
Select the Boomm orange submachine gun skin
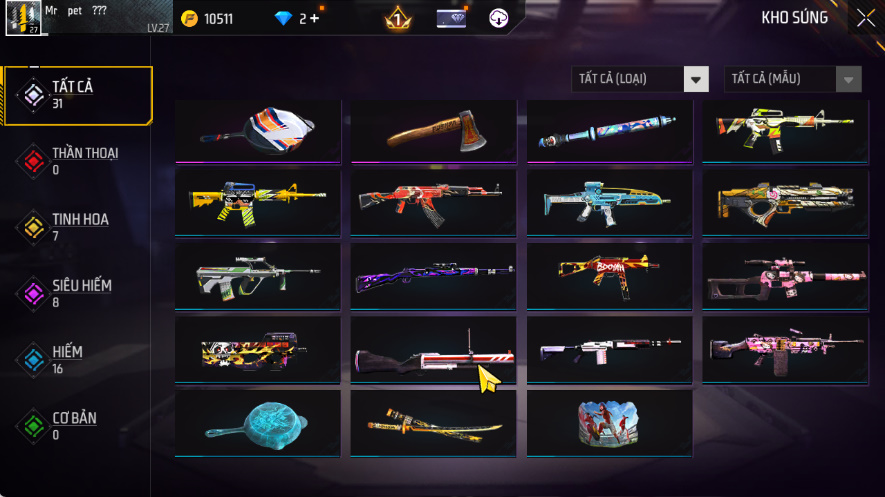point(609,274)
